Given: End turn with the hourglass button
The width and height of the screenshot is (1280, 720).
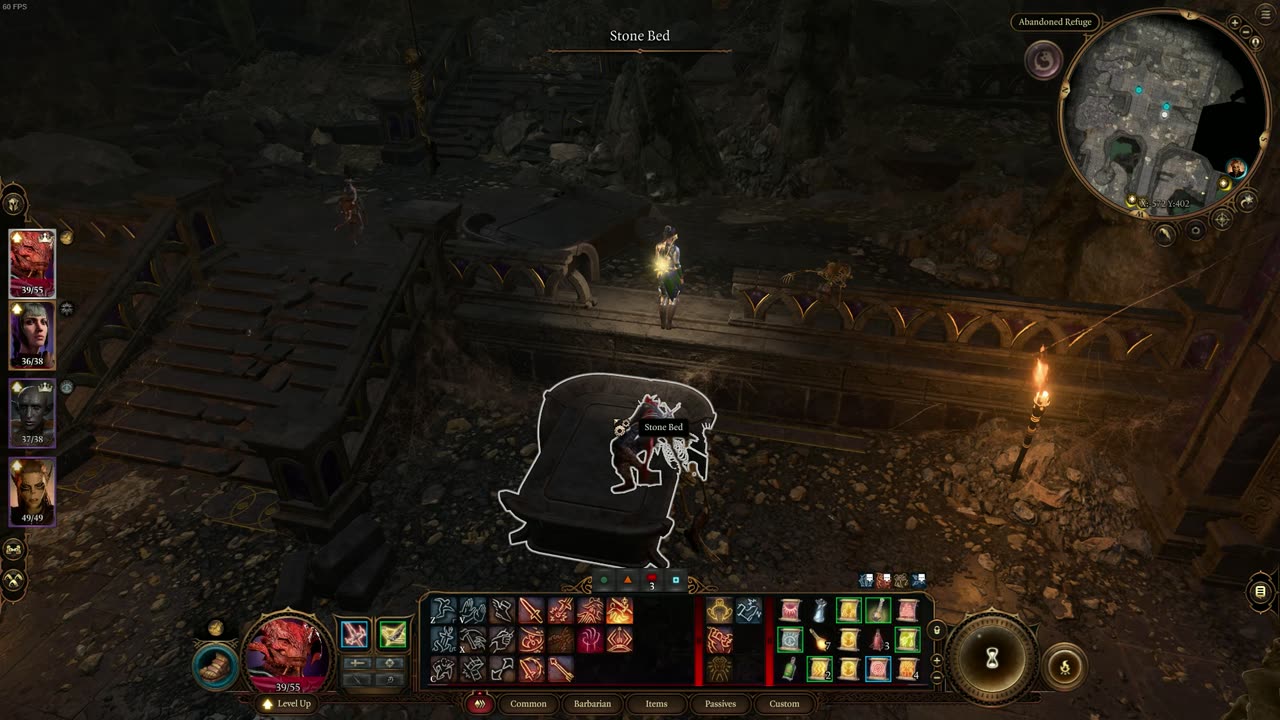Looking at the screenshot, I should click(x=992, y=658).
